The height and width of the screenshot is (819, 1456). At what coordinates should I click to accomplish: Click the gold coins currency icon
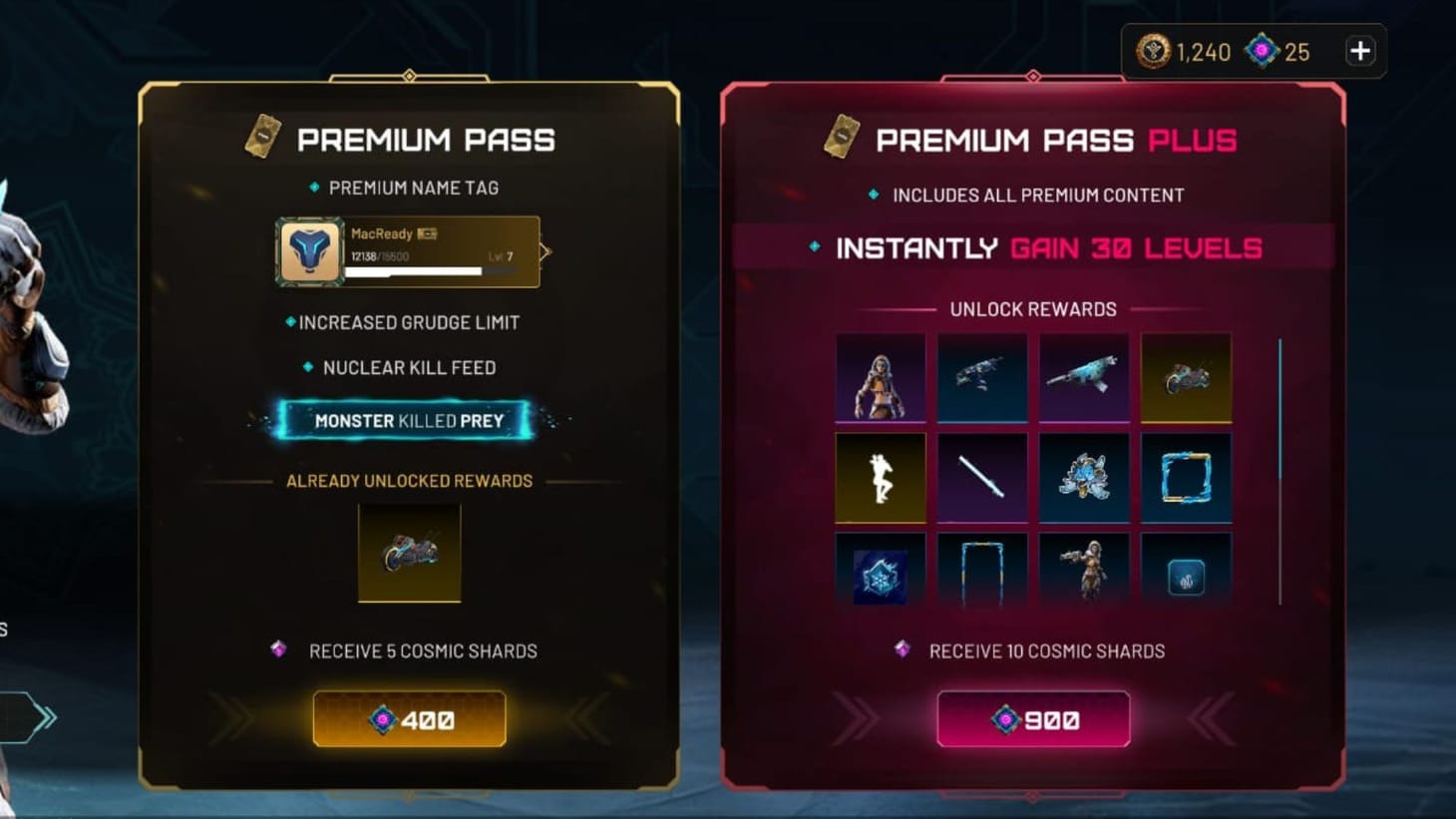click(1152, 52)
